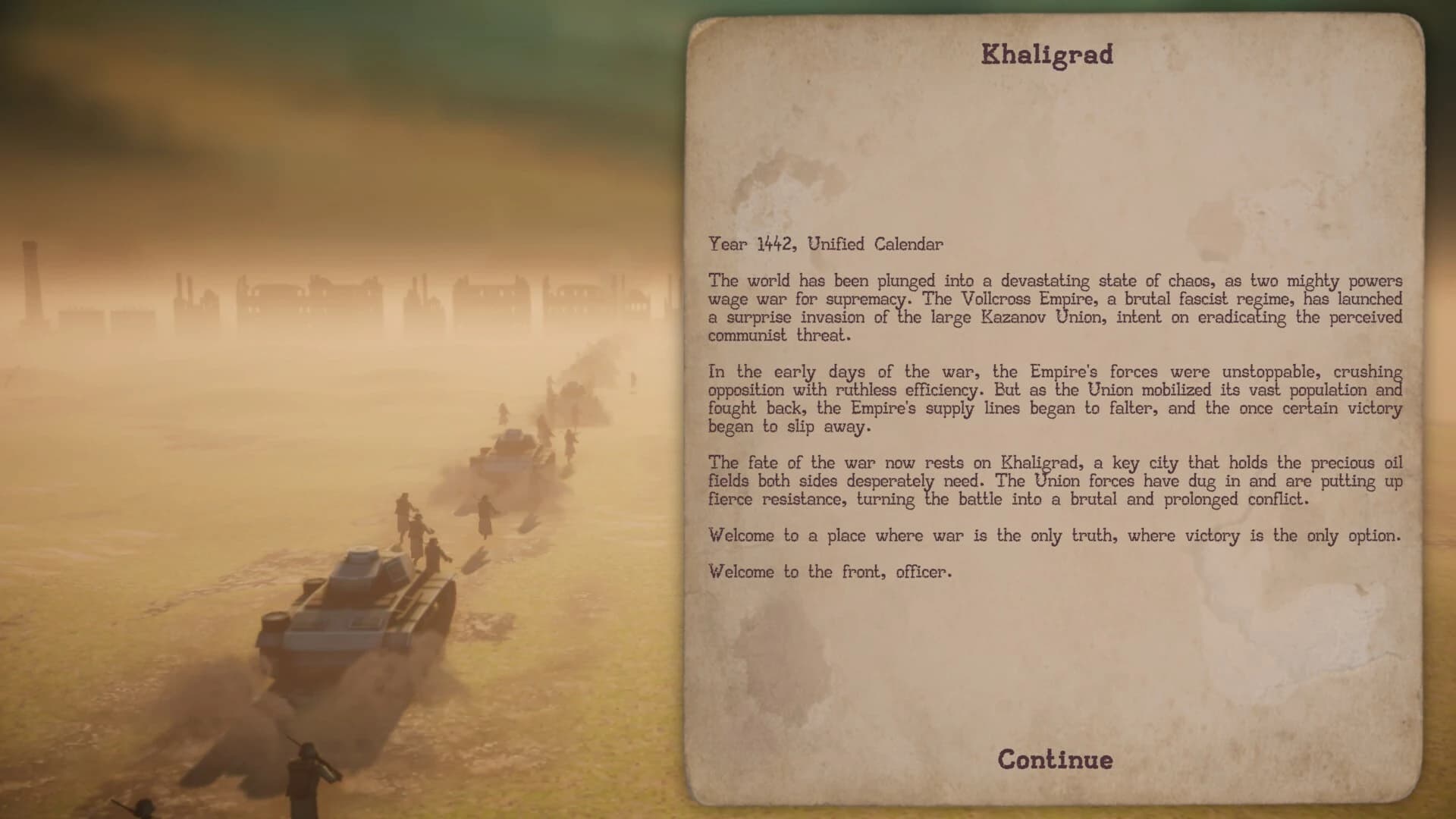Click the paragraph describing Khaligrad's oil fields
This screenshot has width=1456, height=819.
coord(1054,481)
